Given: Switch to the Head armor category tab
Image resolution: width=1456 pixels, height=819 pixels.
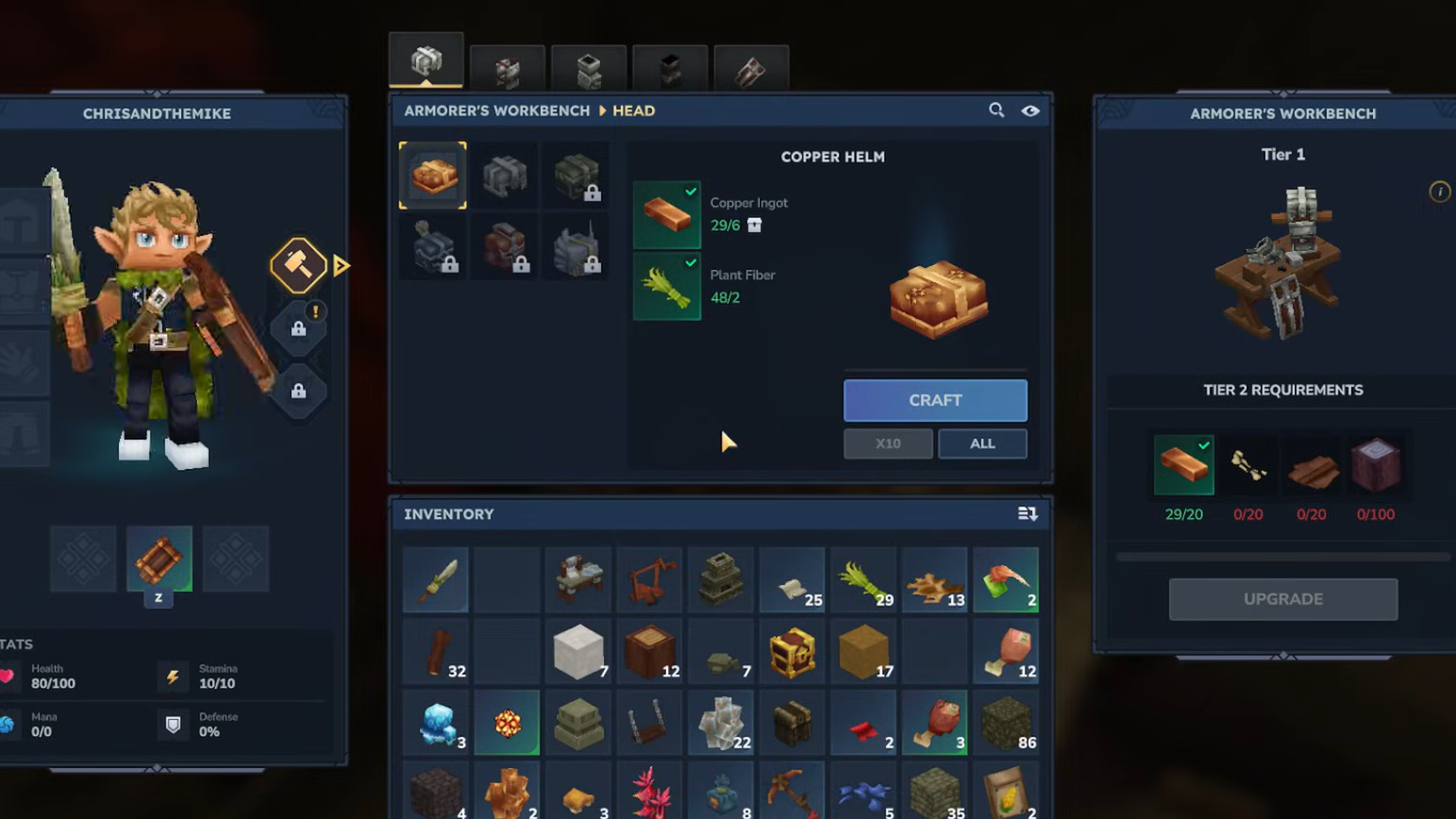Looking at the screenshot, I should pos(427,61).
